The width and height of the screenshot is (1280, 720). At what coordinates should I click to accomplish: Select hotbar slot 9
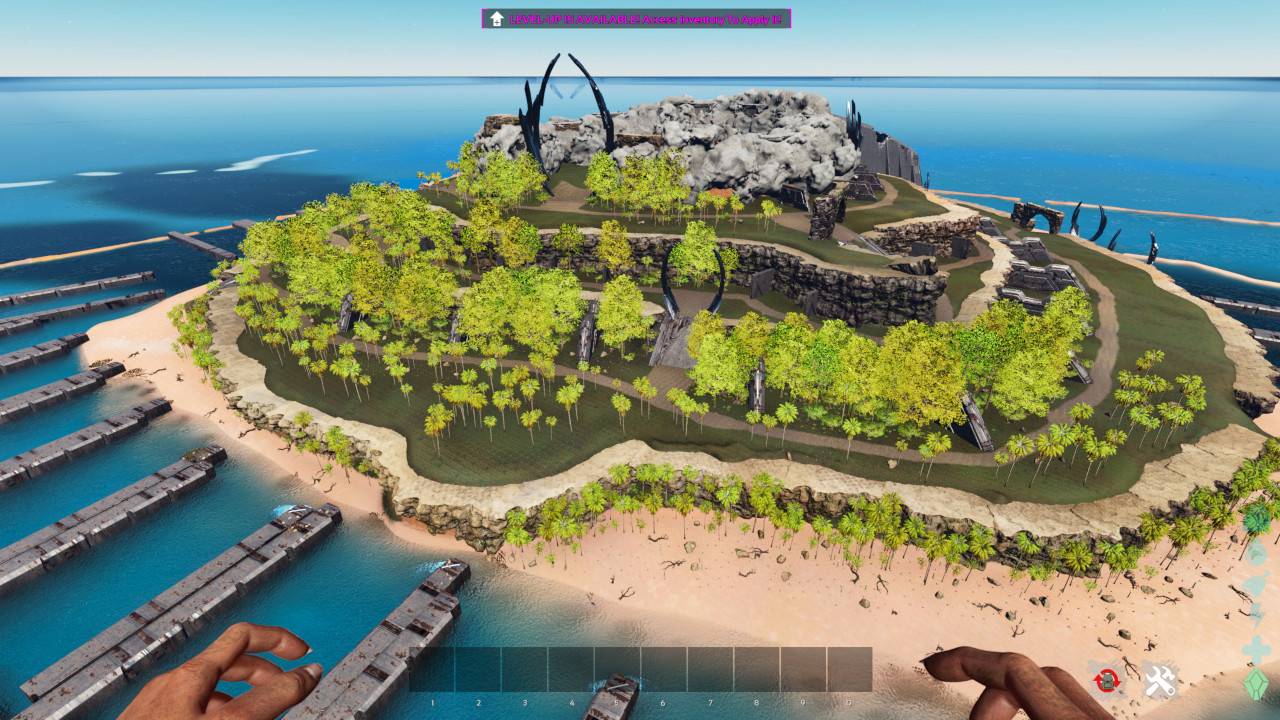click(x=802, y=668)
